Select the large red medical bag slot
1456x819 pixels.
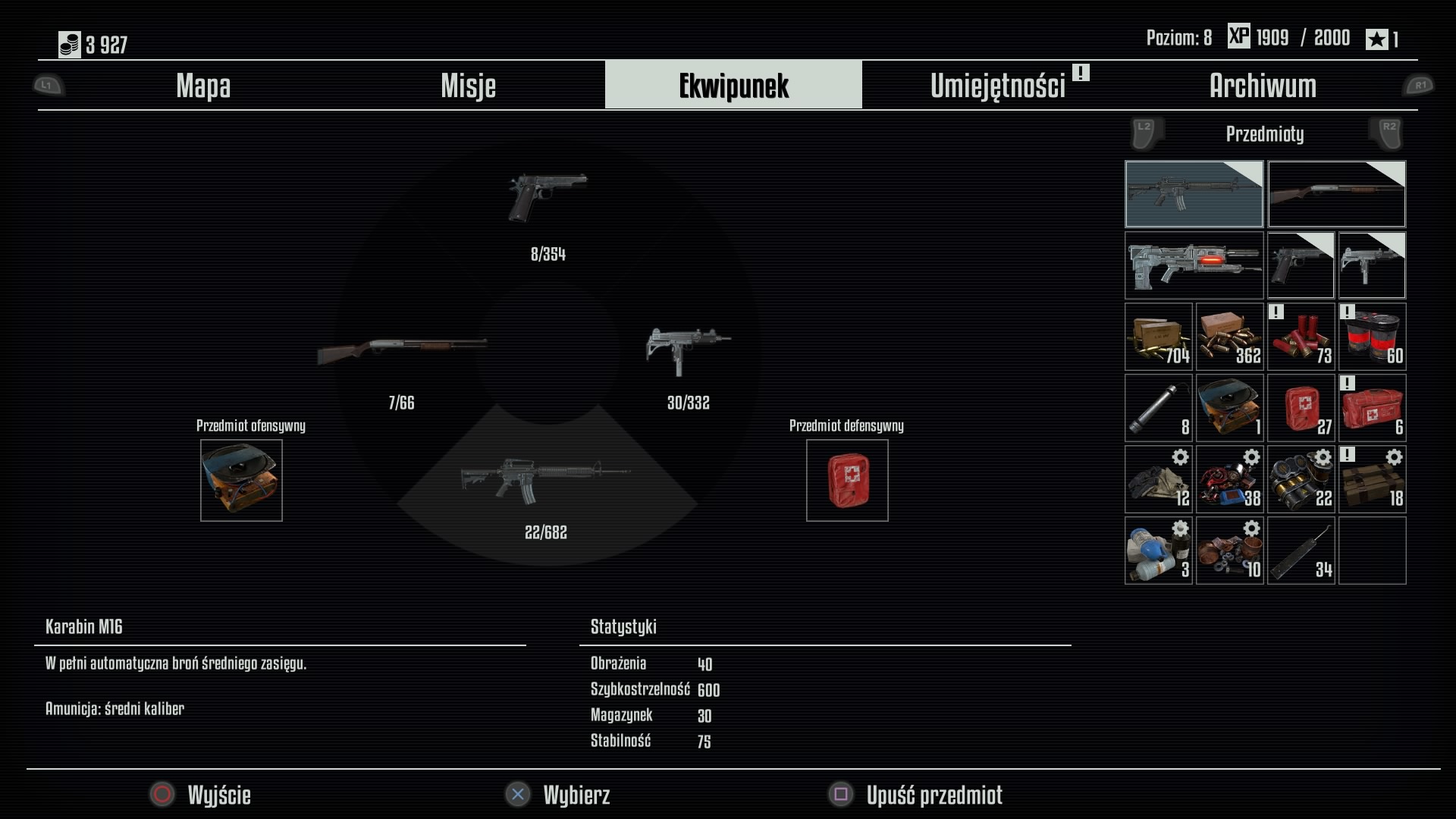click(x=1372, y=408)
